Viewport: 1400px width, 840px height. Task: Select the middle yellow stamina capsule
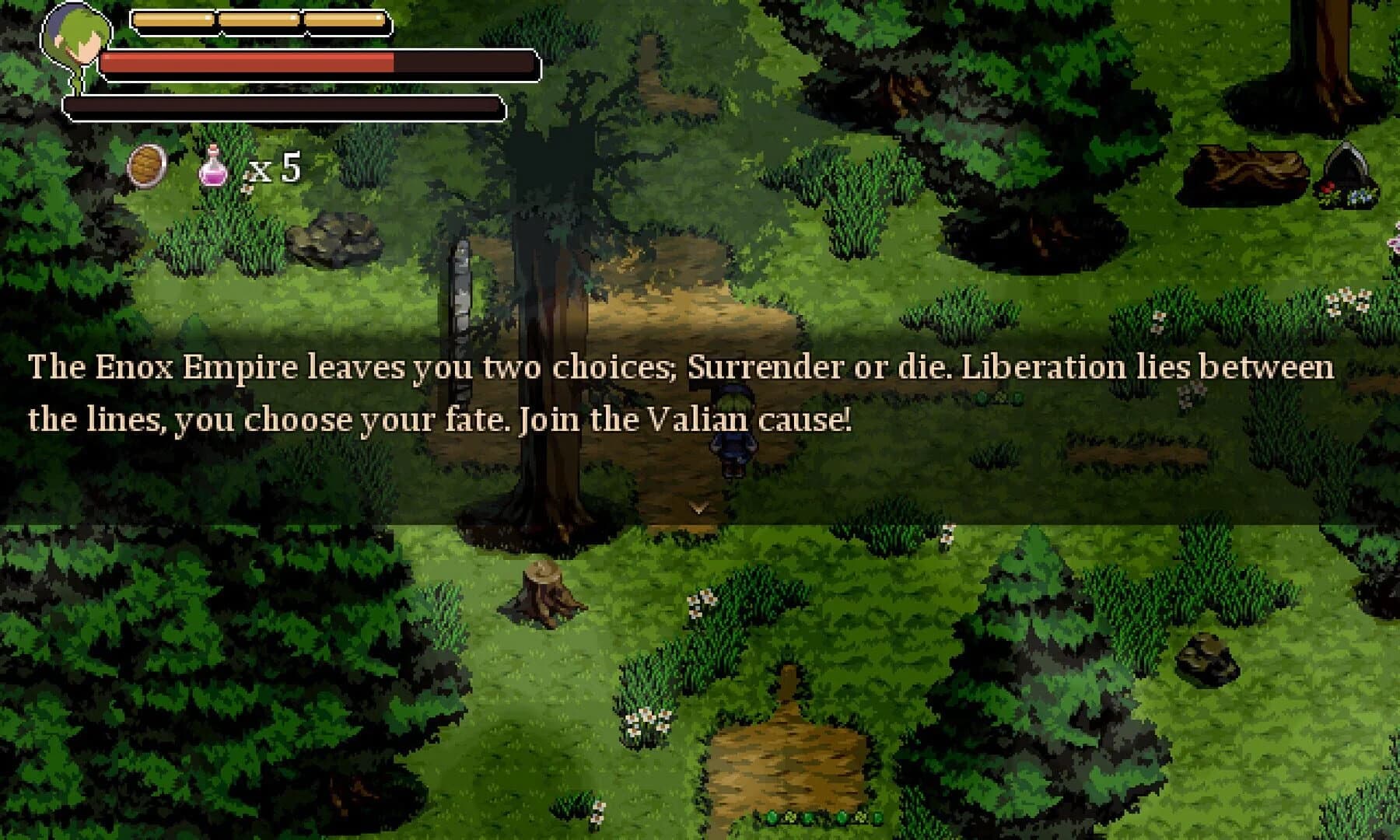[x=262, y=21]
